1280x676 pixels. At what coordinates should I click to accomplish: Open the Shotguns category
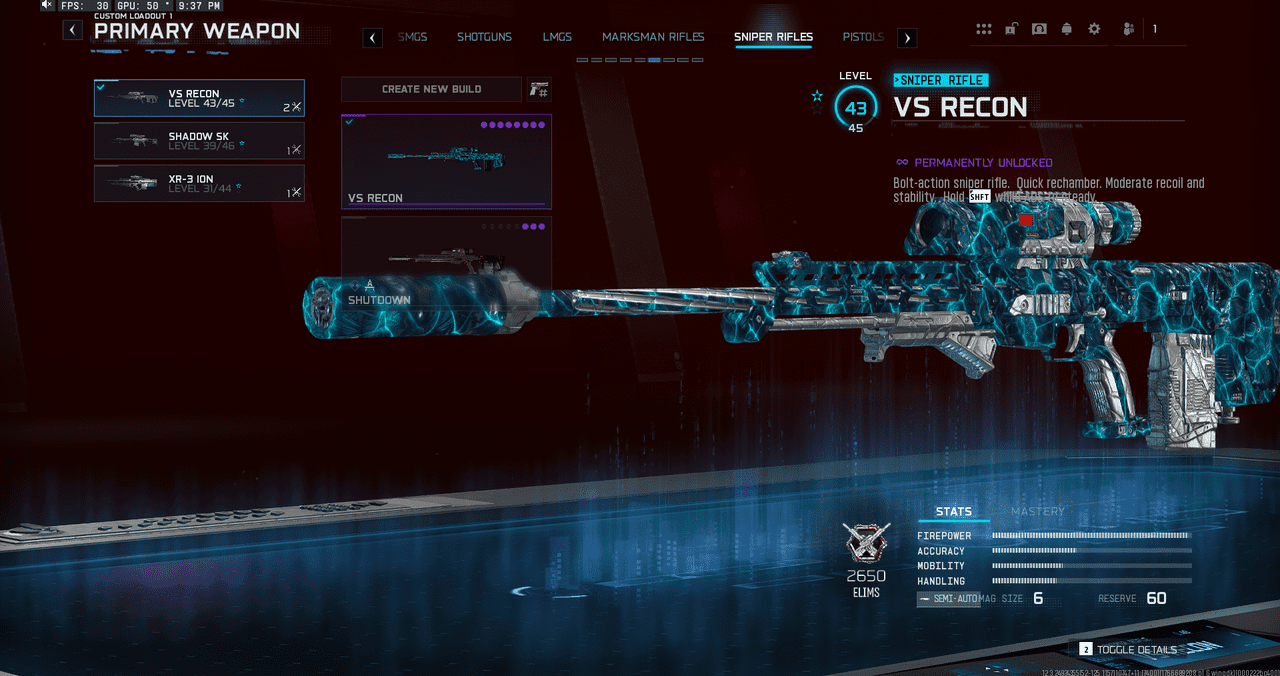click(484, 37)
